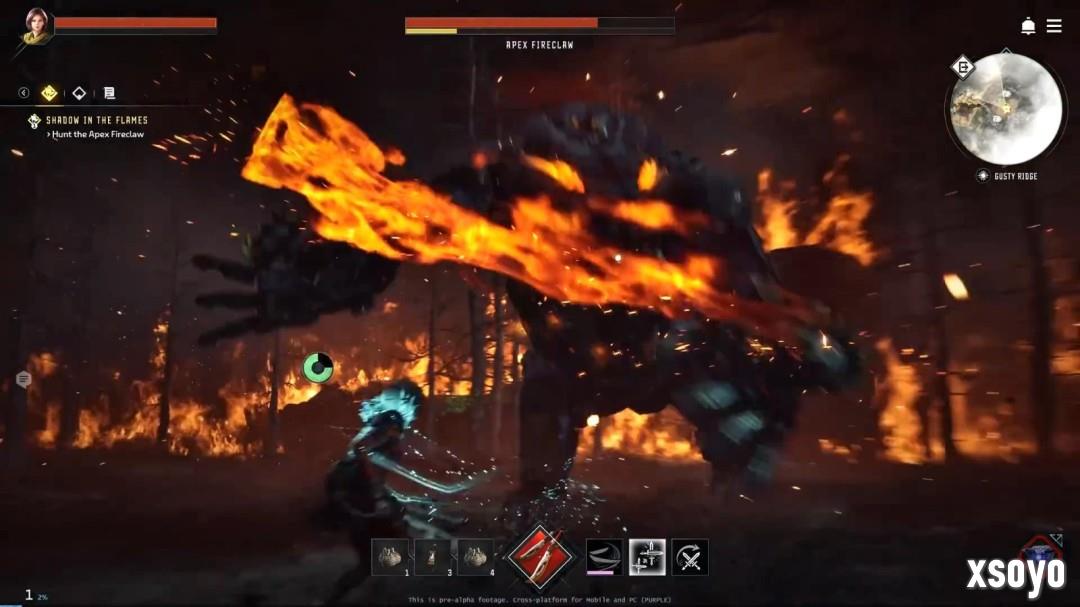Select the Shadow in the Flames quest
This screenshot has height=607, width=1080.
96,120
